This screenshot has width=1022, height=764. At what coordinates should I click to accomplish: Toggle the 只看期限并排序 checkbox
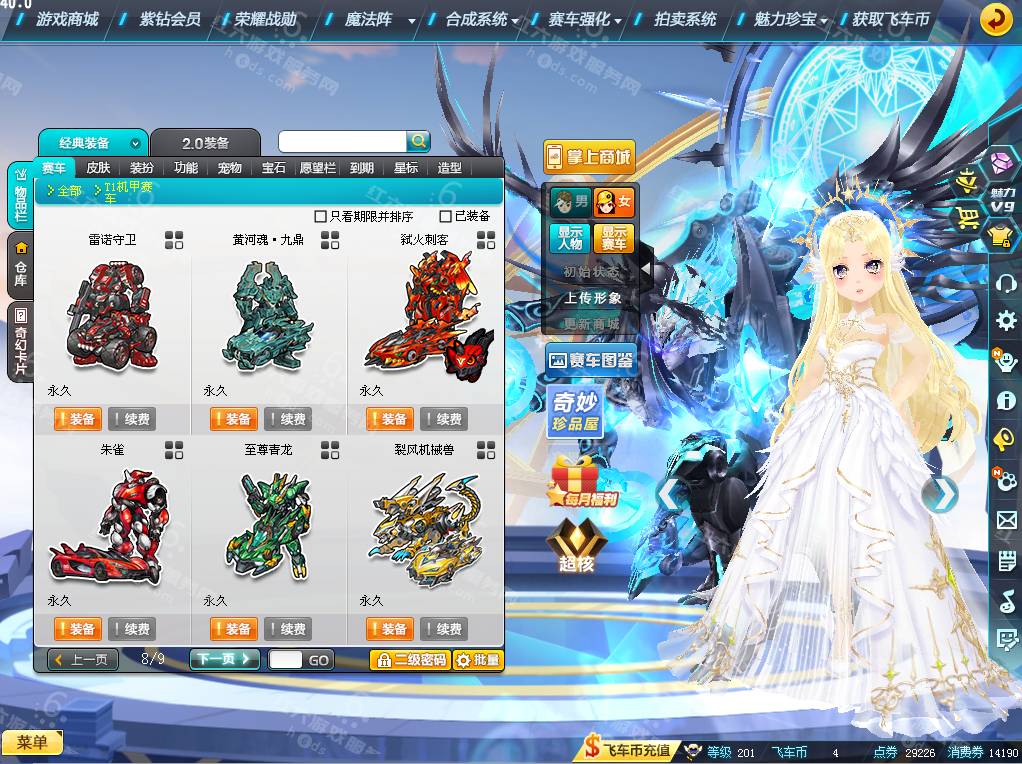tap(321, 216)
